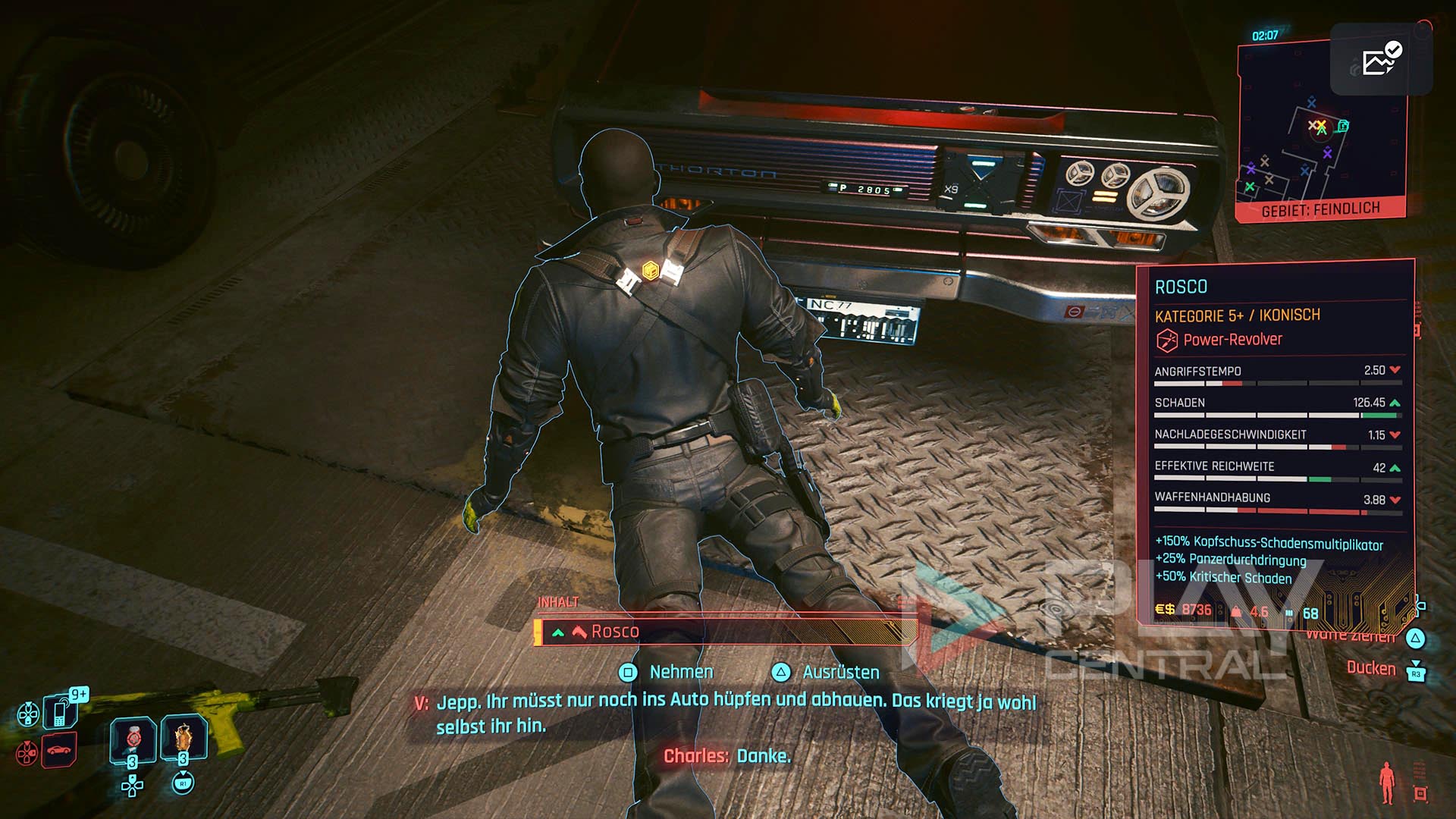Choose Ausrüsten to equip the Rosco
This screenshot has width=1456, height=819.
[840, 672]
